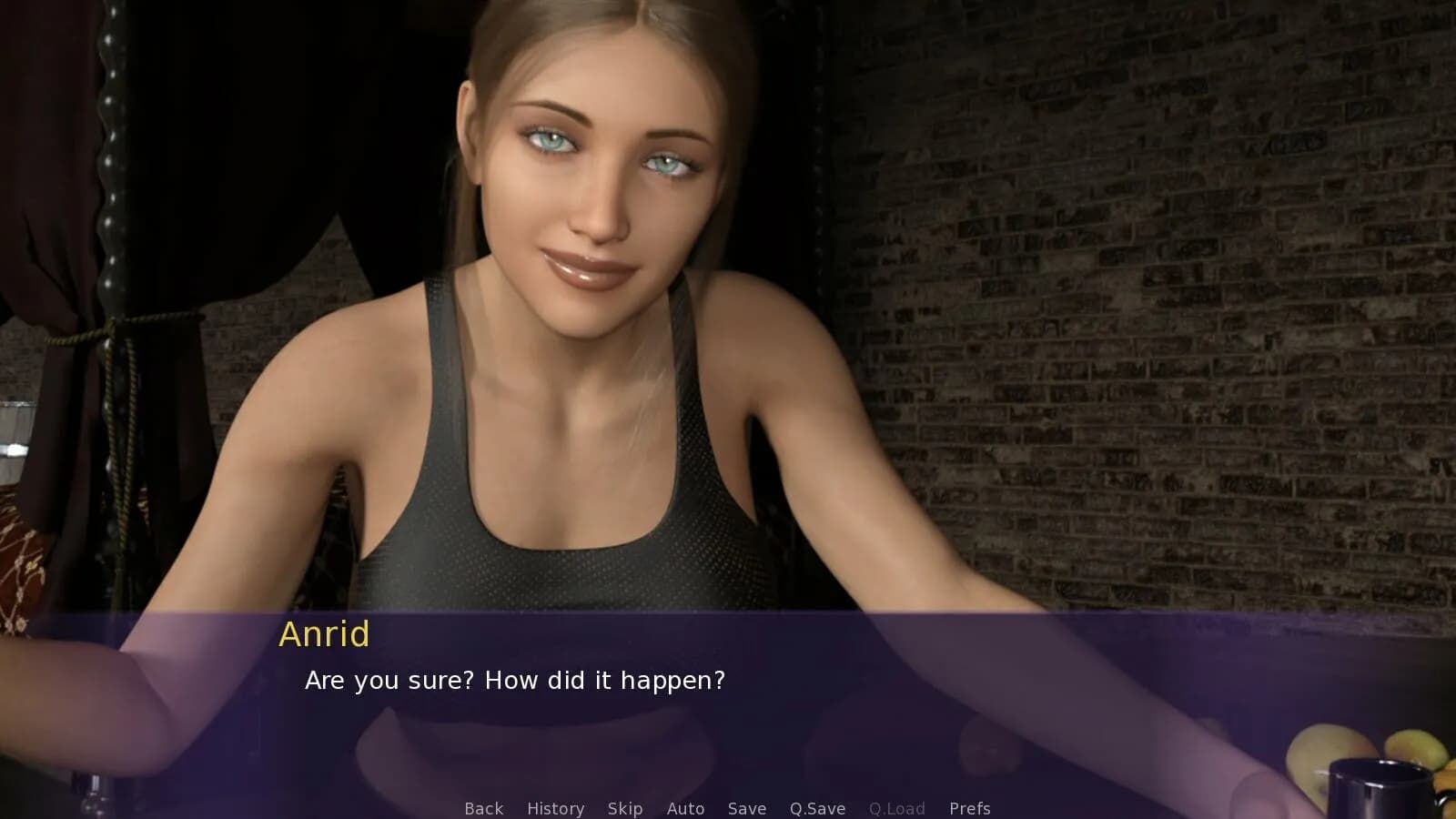This screenshot has height=819, width=1456.
Task: Click the grayed-out Q.Load option
Action: [896, 808]
